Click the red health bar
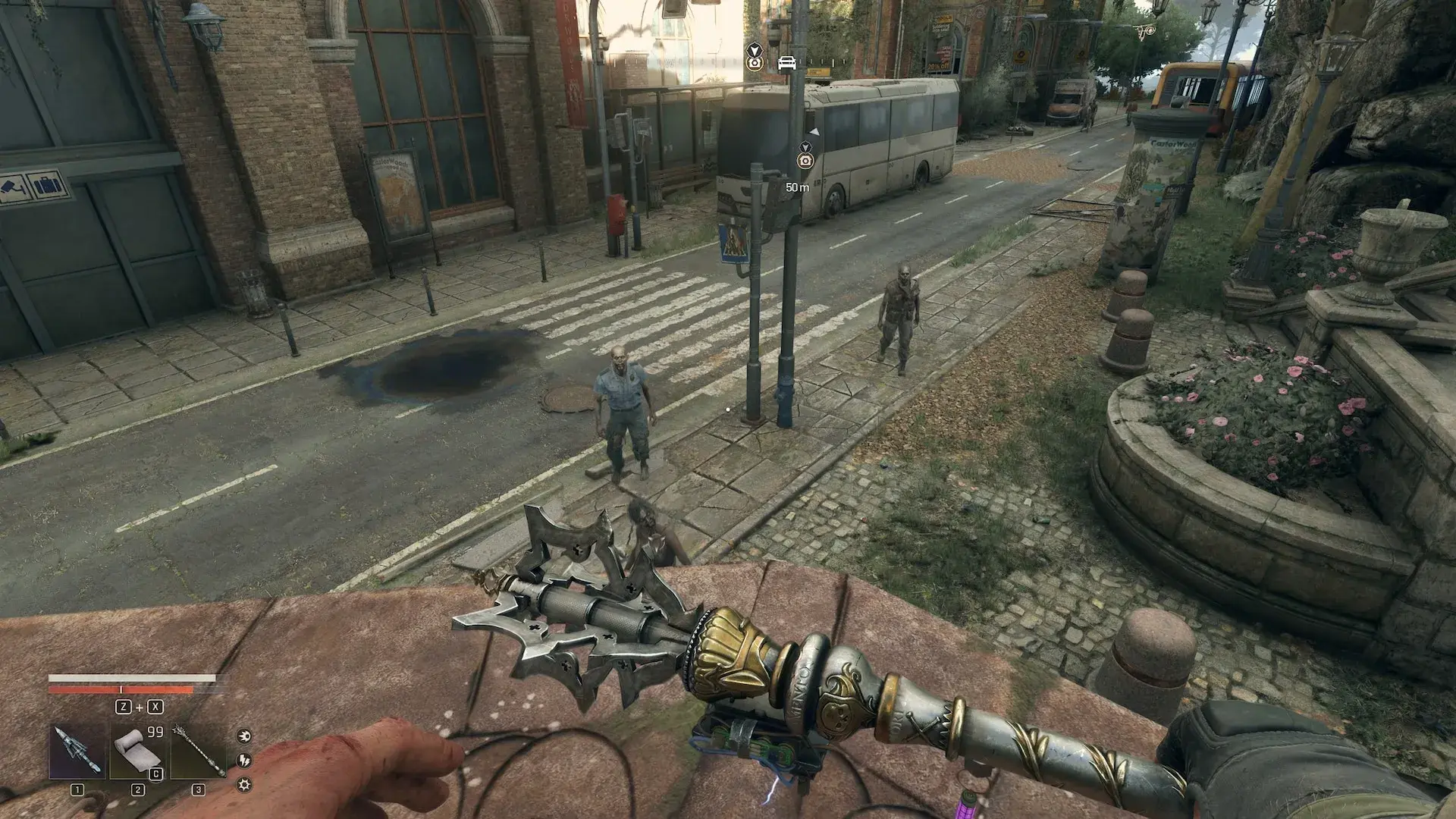This screenshot has height=819, width=1456. click(x=121, y=690)
